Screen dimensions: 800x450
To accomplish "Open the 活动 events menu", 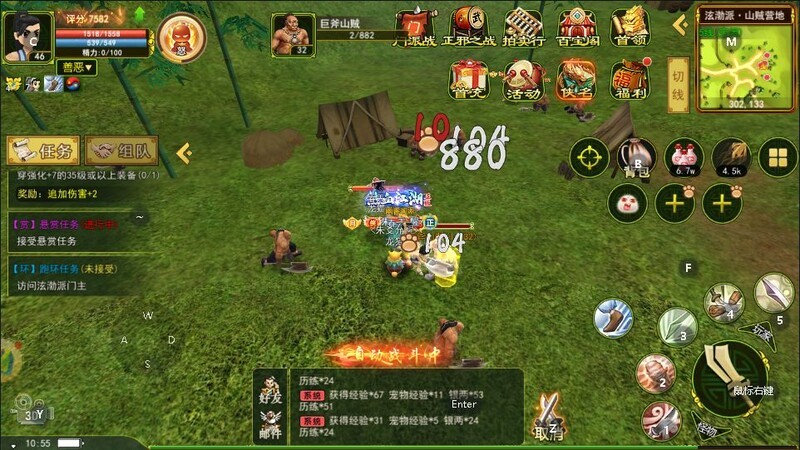I will (522, 80).
